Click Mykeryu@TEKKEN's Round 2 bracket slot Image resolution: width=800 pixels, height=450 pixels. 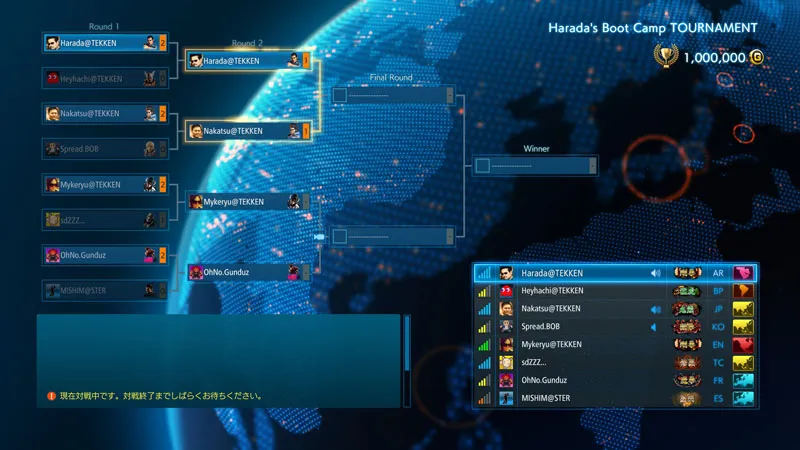pyautogui.click(x=247, y=202)
